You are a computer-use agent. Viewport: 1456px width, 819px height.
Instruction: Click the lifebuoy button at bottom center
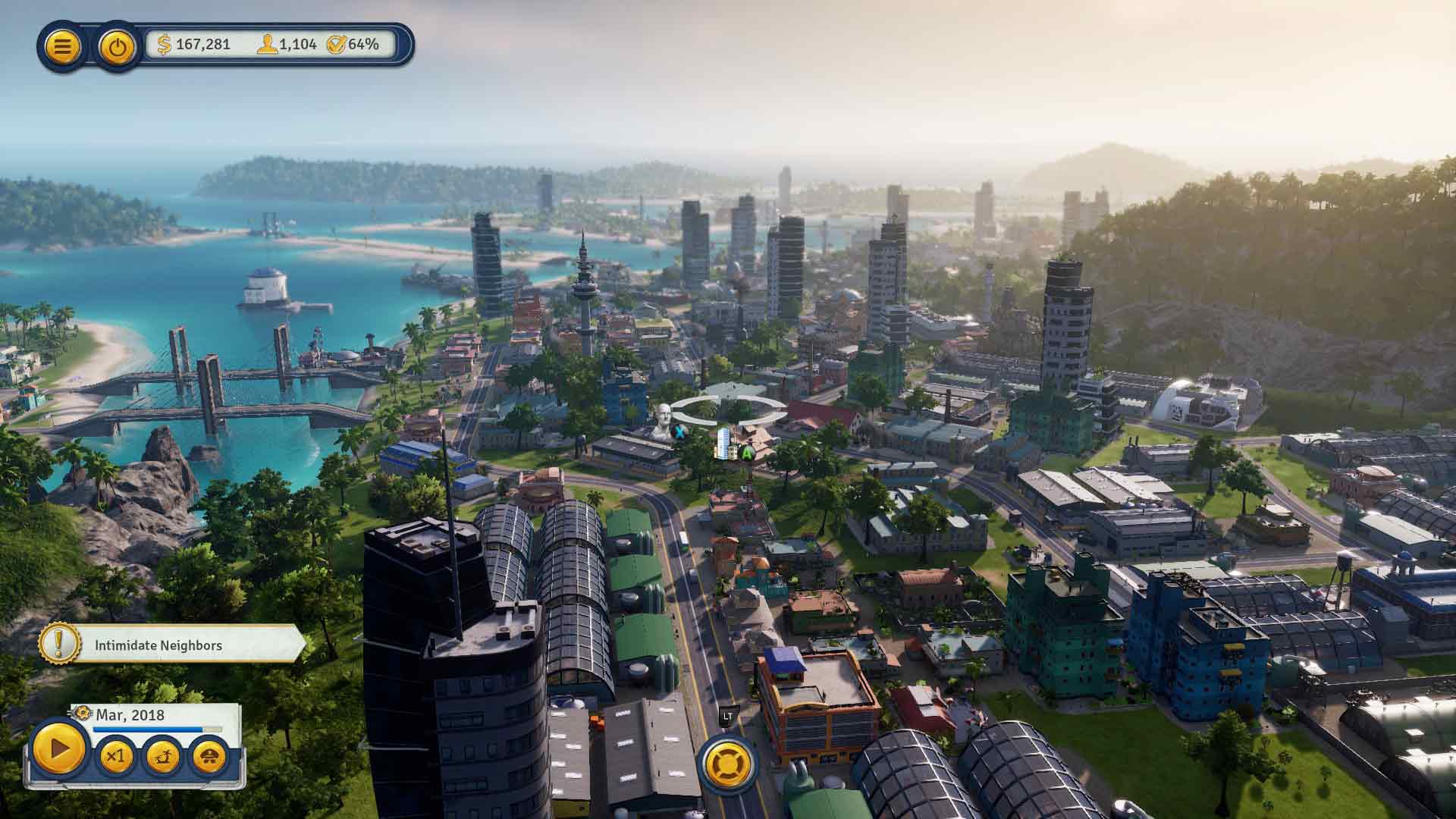[727, 763]
